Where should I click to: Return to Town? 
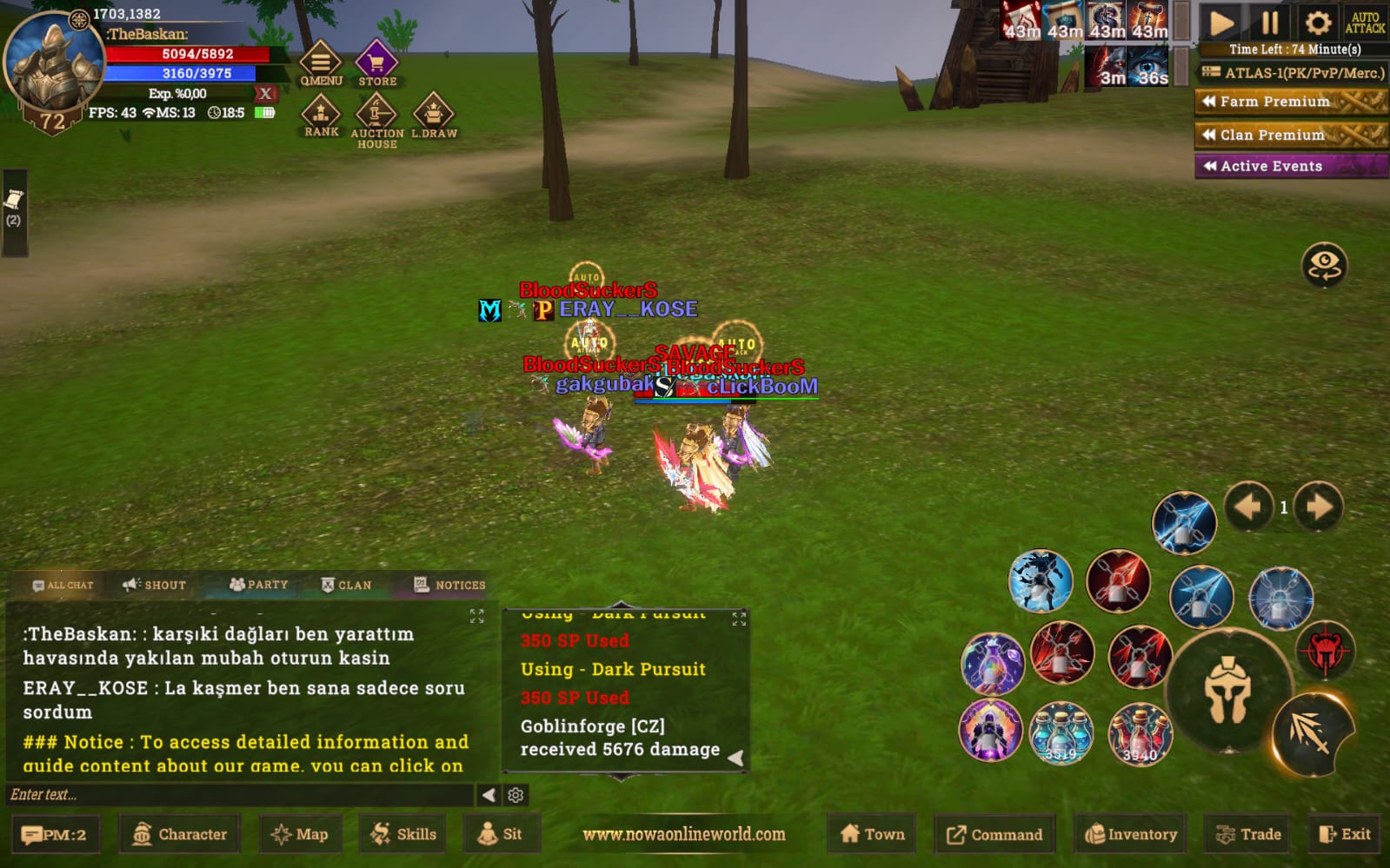tap(873, 834)
